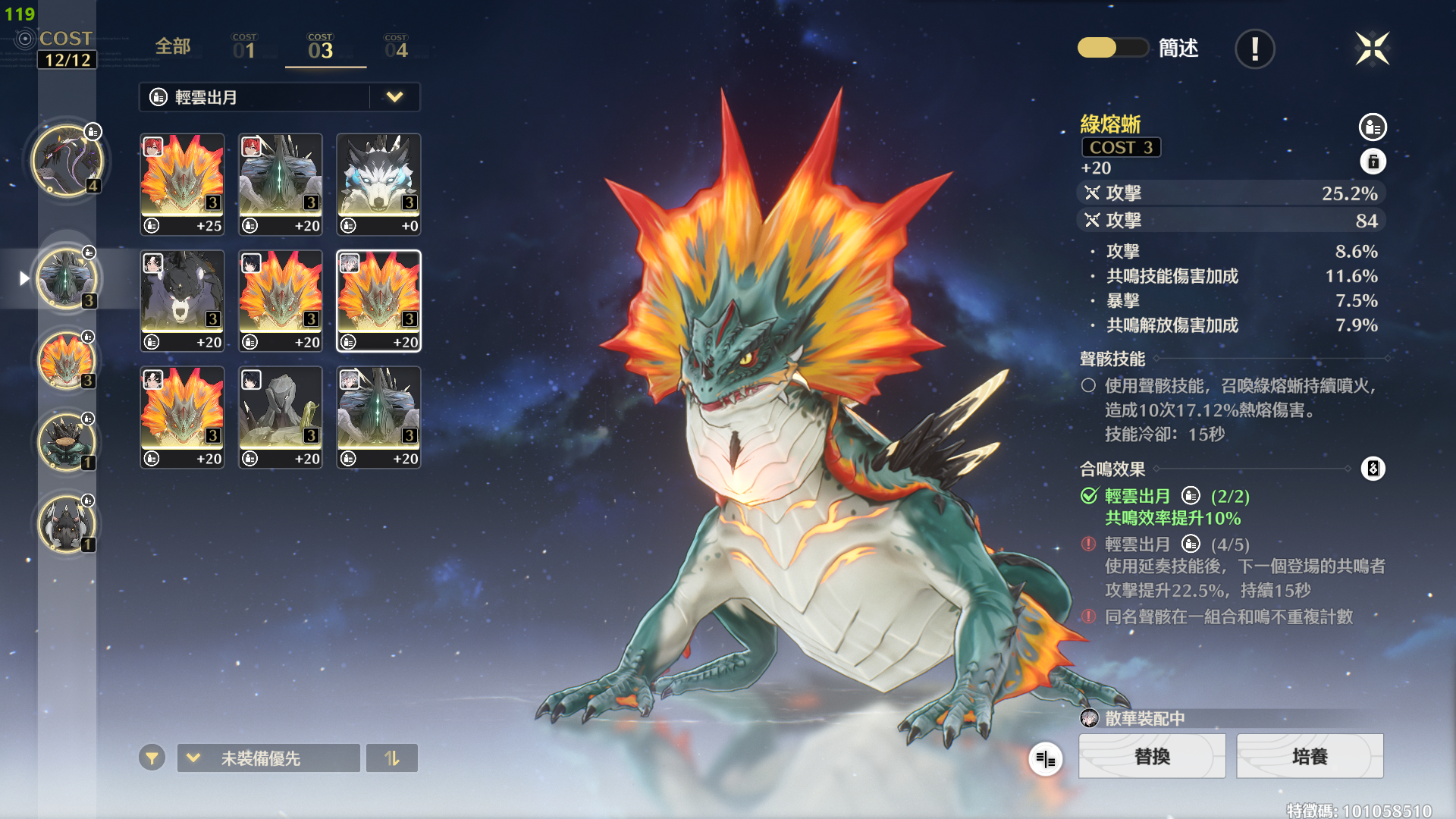Image resolution: width=1456 pixels, height=819 pixels.
Task: Toggle the 簡述 brief description switch
Action: [1112, 48]
